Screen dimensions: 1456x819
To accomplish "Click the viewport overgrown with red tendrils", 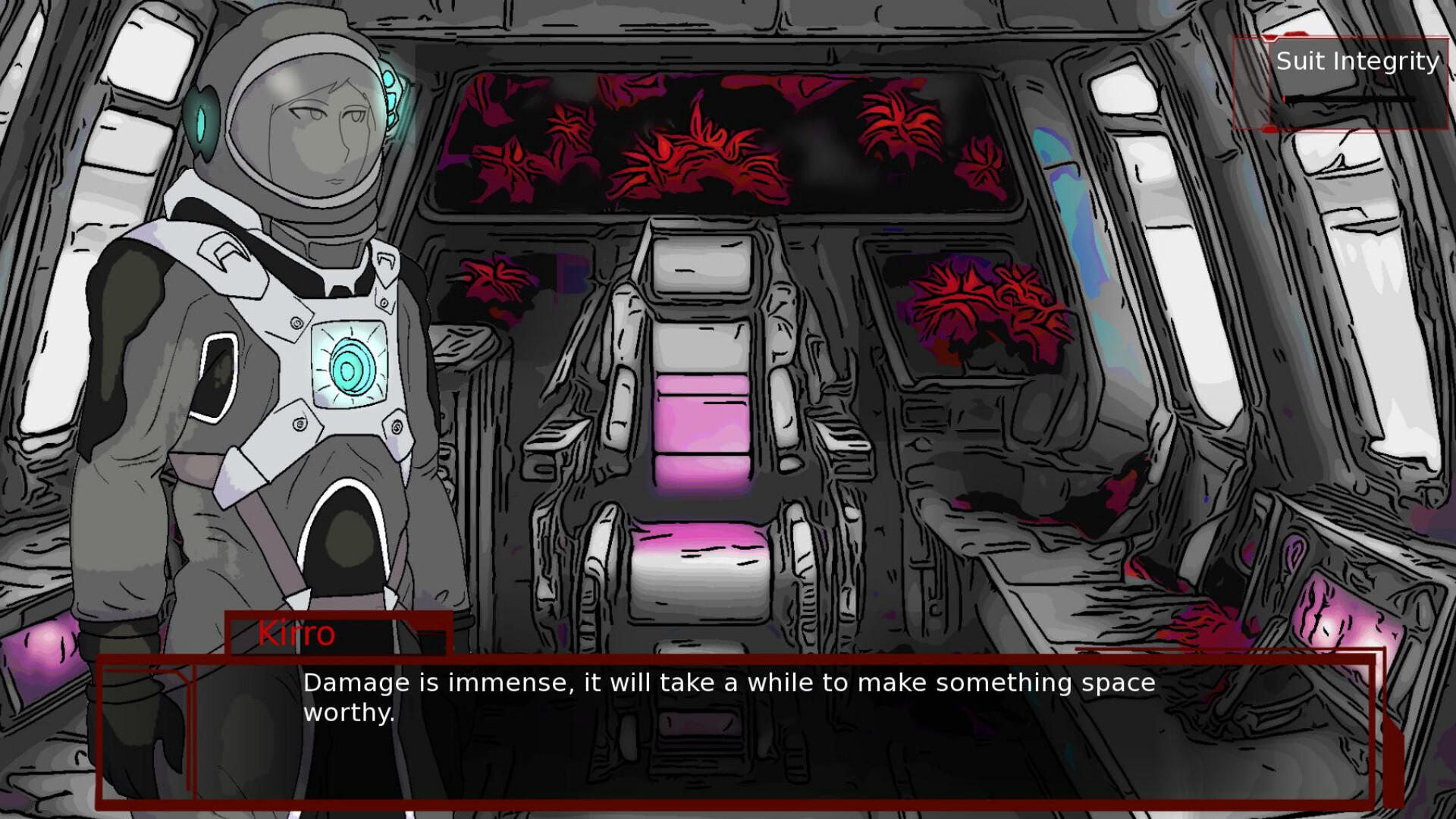I will coord(720,144).
